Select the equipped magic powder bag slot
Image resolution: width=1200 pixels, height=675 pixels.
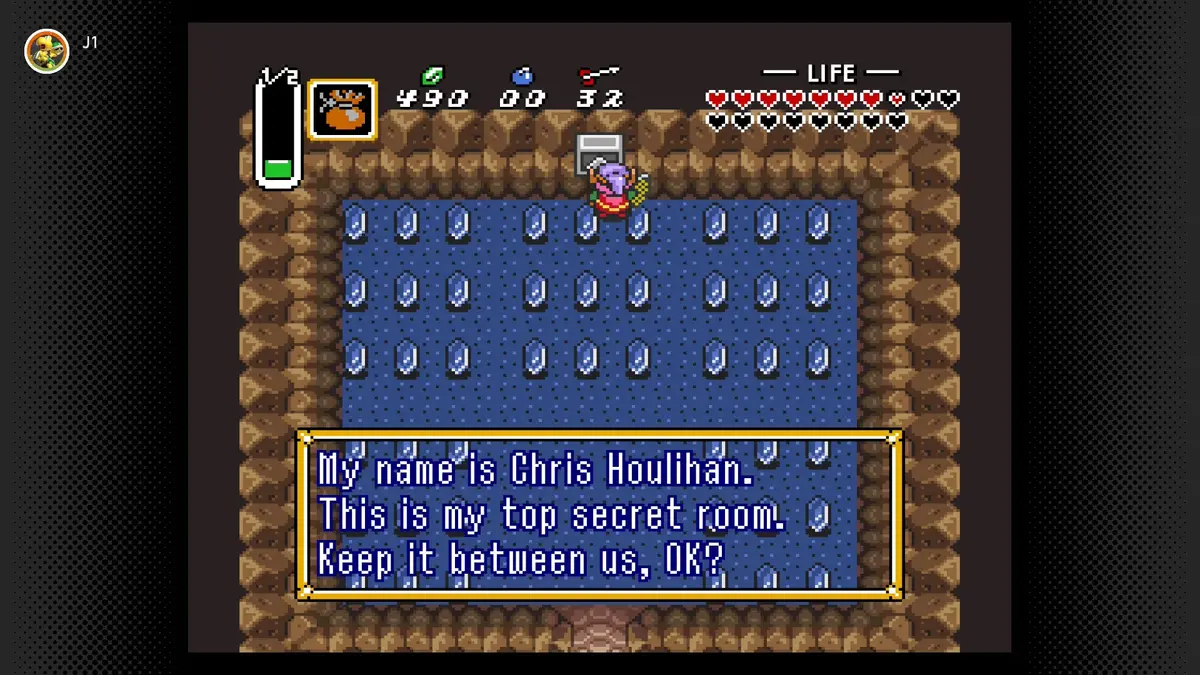[x=342, y=110]
